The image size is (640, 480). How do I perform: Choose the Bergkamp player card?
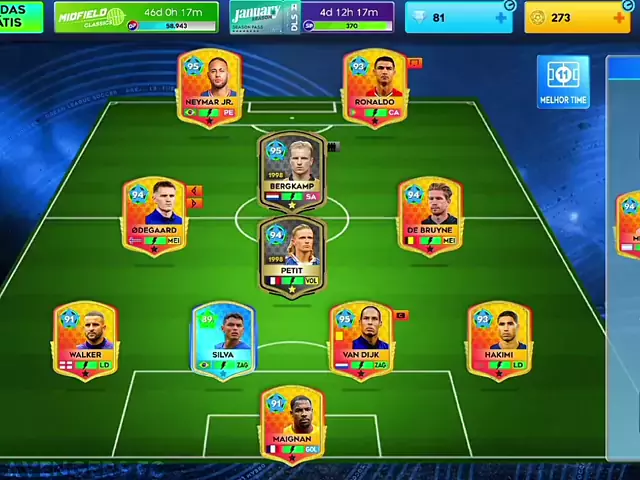[292, 171]
